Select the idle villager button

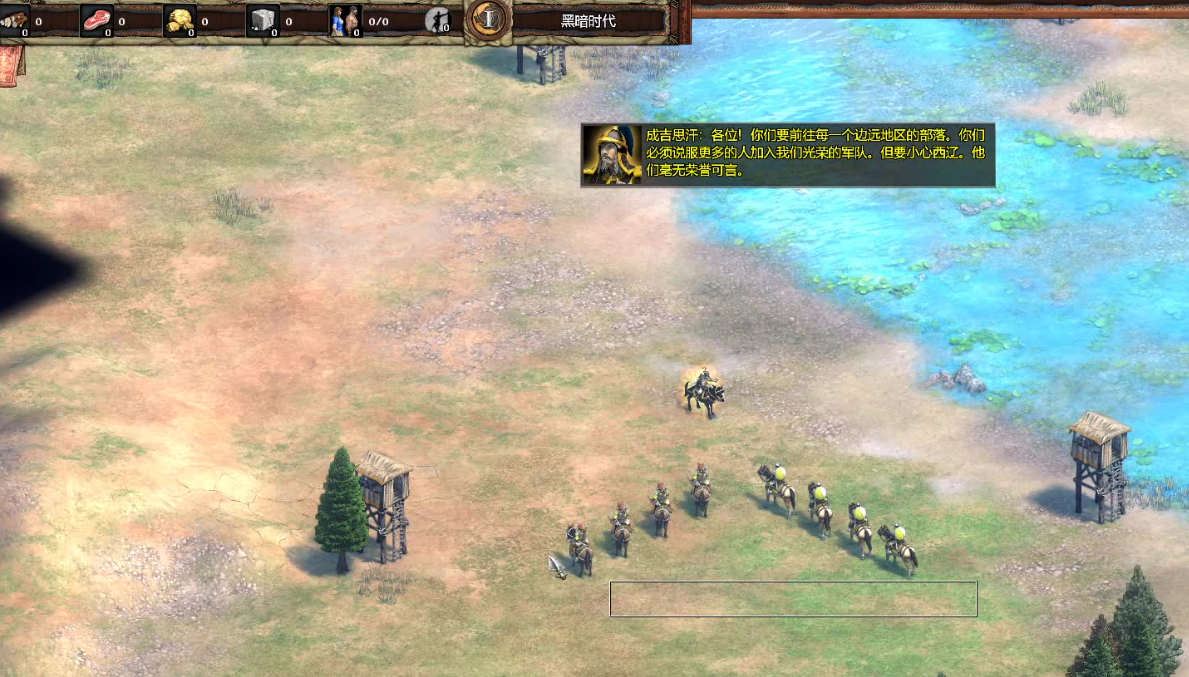[x=438, y=21]
